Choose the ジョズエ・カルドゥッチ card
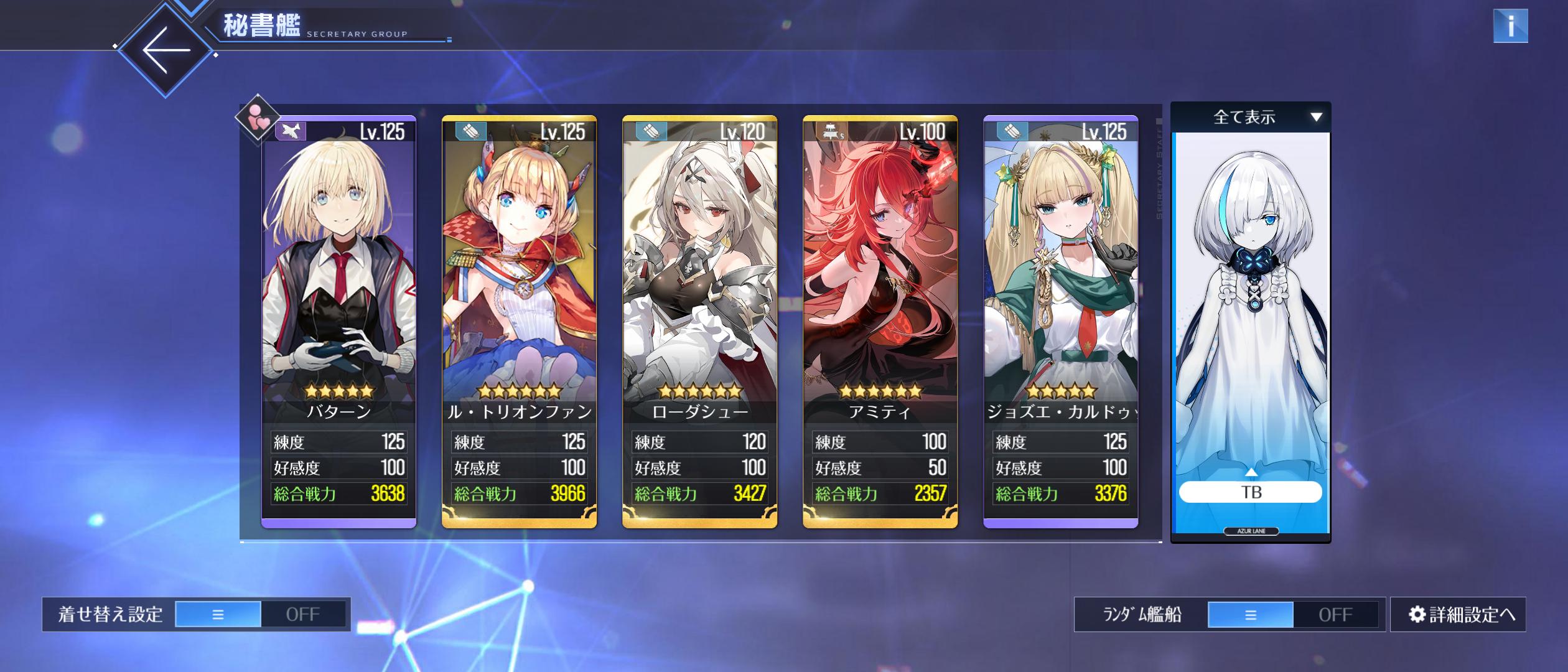Screen dimensions: 1568x672 [1060, 280]
